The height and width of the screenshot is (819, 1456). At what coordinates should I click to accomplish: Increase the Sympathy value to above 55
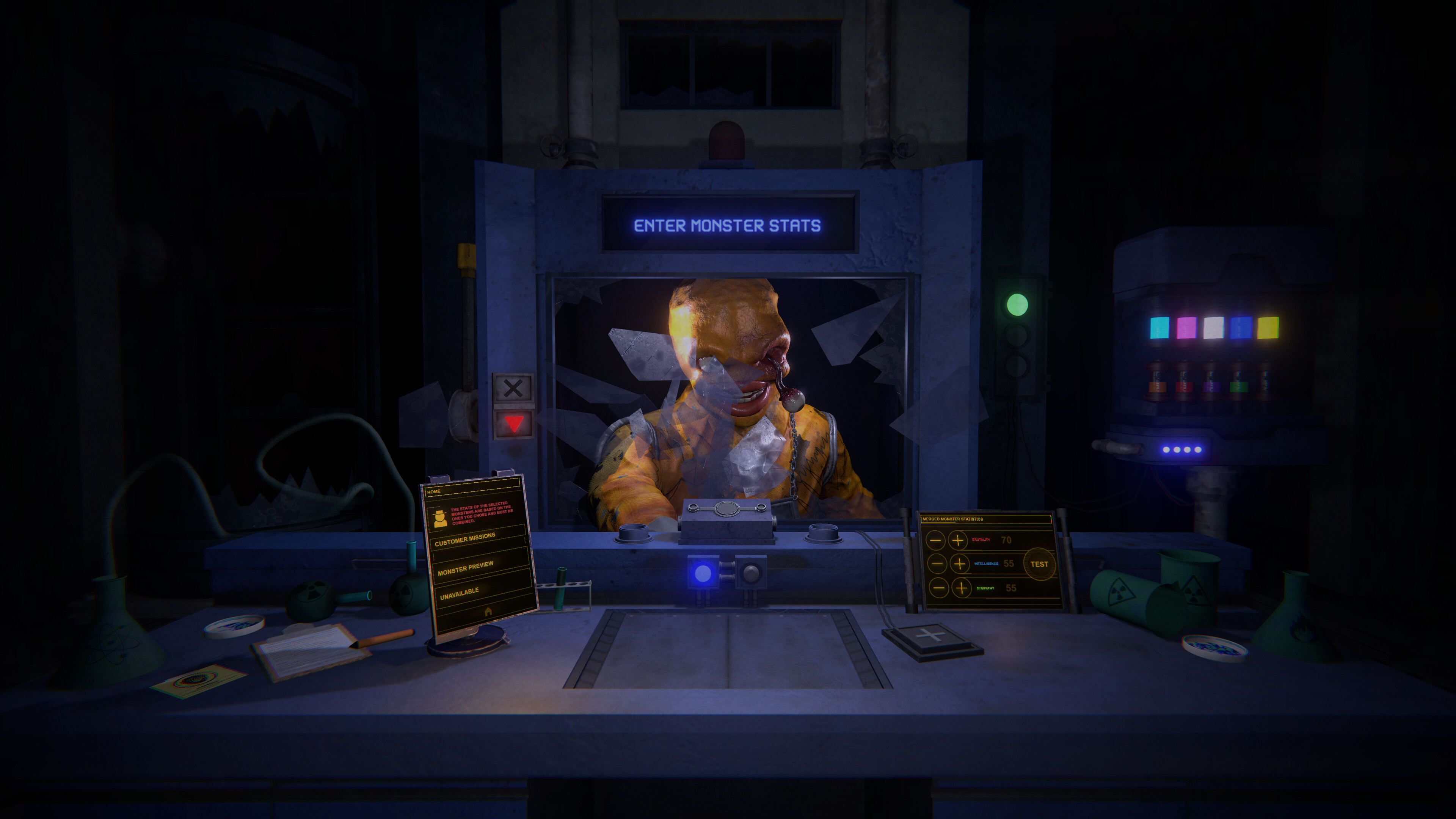tap(962, 588)
